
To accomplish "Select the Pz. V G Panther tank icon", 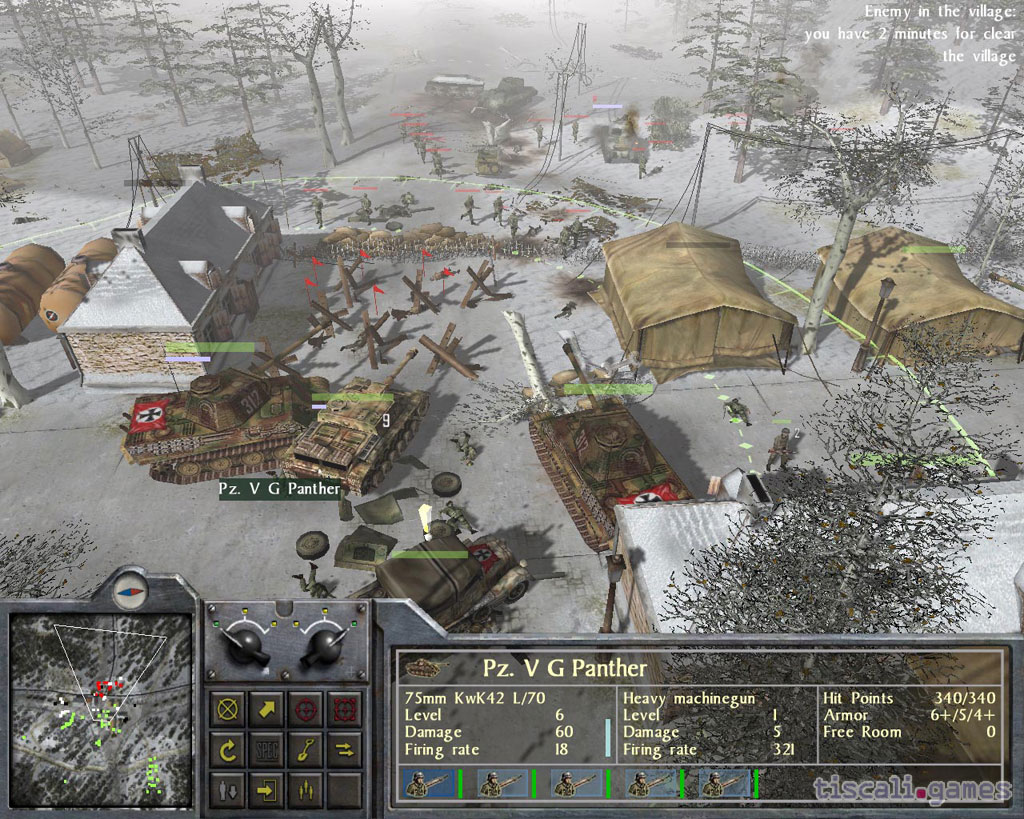I will (423, 667).
